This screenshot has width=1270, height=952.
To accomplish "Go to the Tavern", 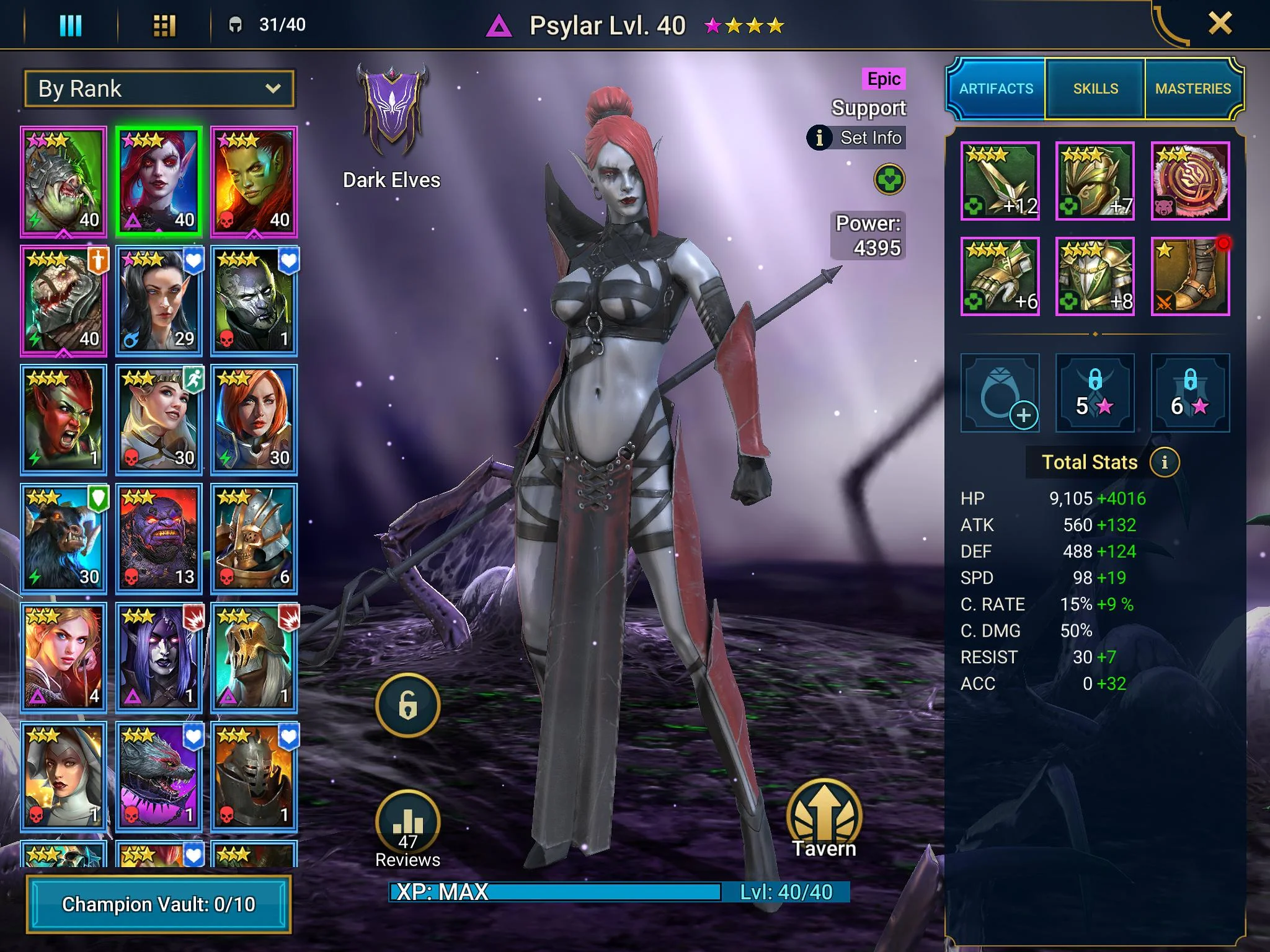I will (x=824, y=819).
